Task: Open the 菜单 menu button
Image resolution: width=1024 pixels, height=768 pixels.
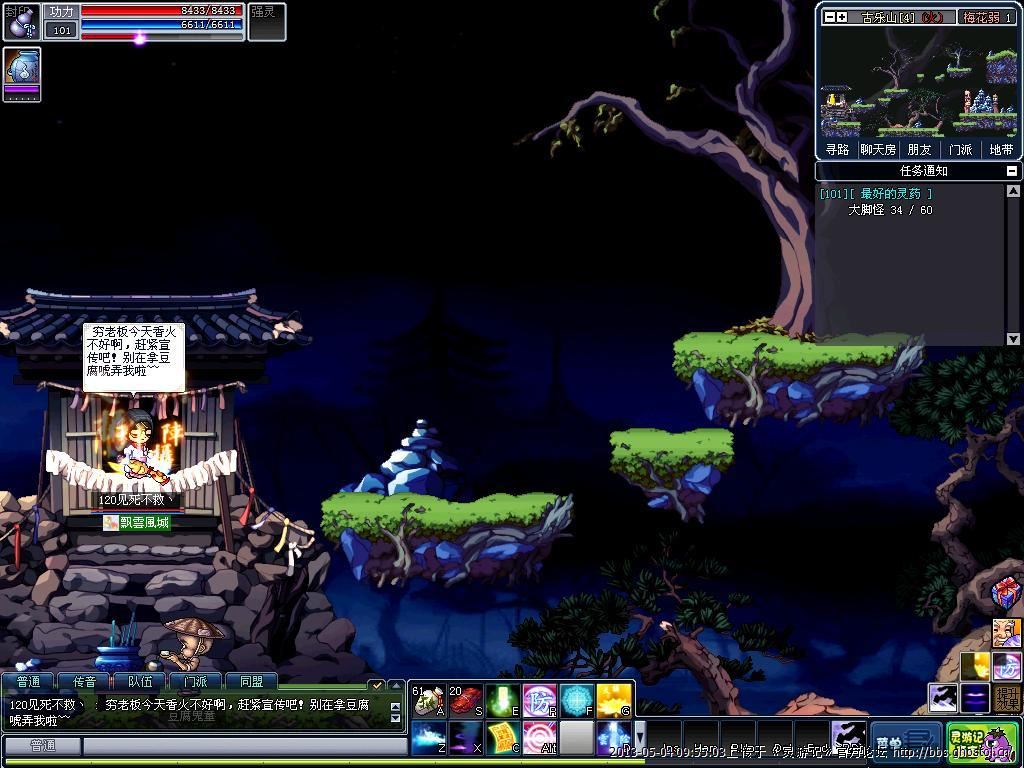Action: point(906,742)
